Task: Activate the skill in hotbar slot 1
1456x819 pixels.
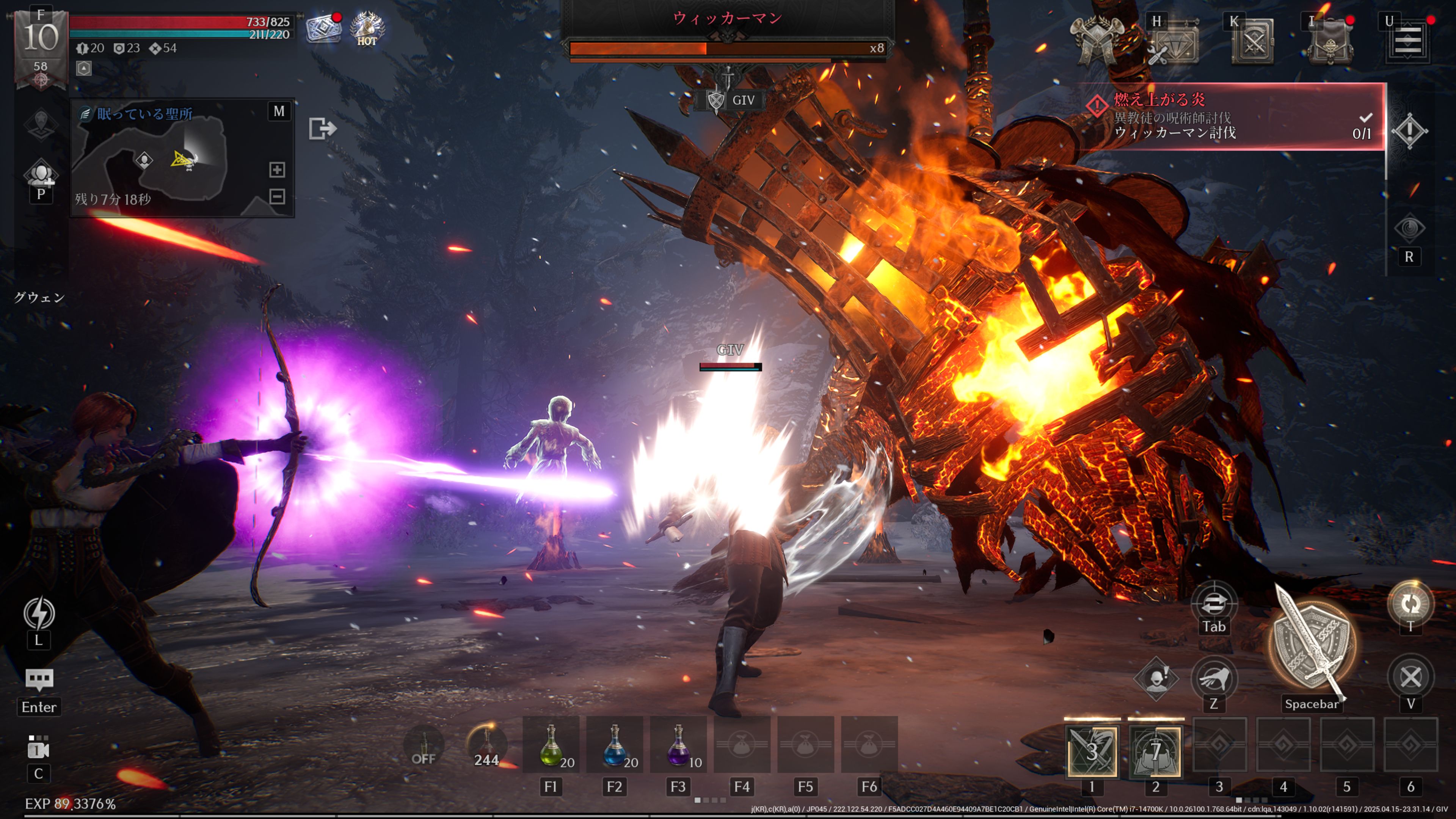Action: [1092, 752]
